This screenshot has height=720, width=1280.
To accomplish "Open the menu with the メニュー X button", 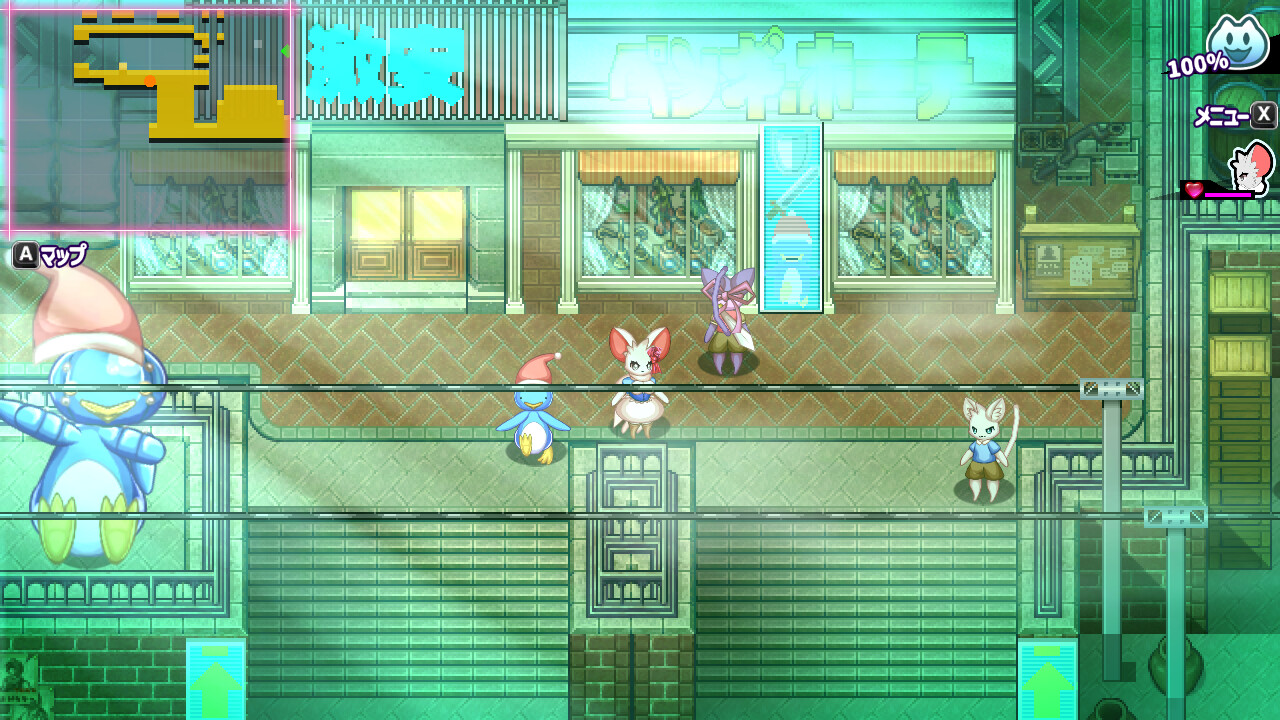I will tap(1231, 113).
